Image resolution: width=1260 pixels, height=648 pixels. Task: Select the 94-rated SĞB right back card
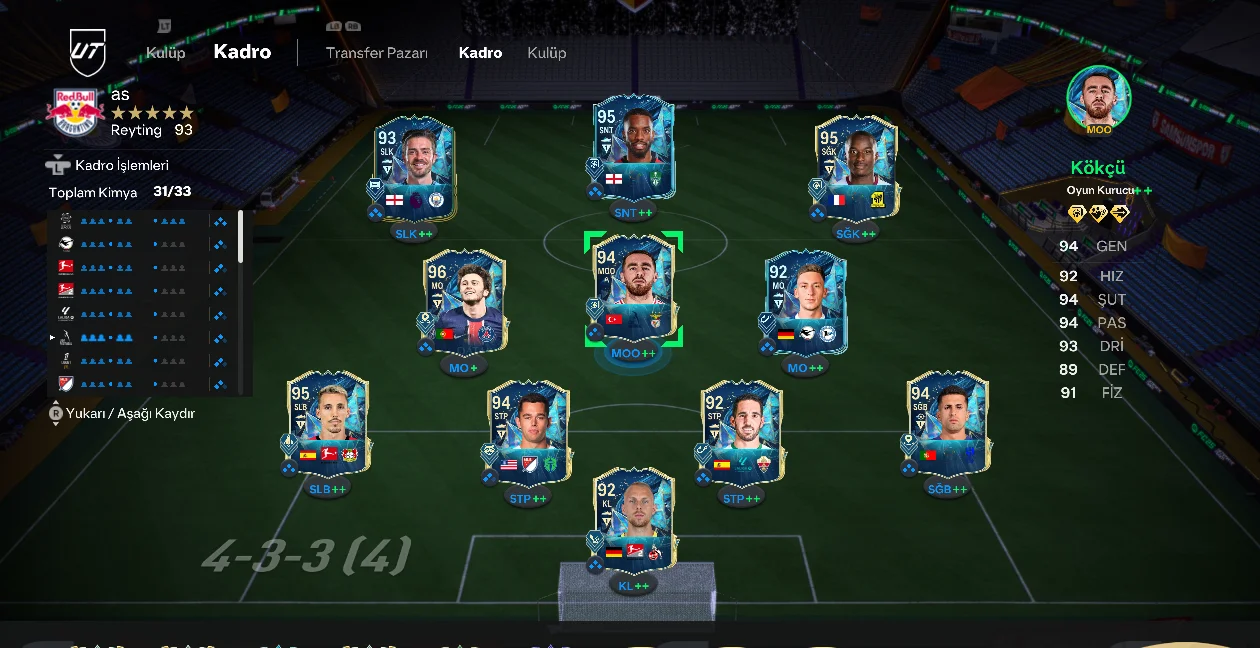(947, 424)
